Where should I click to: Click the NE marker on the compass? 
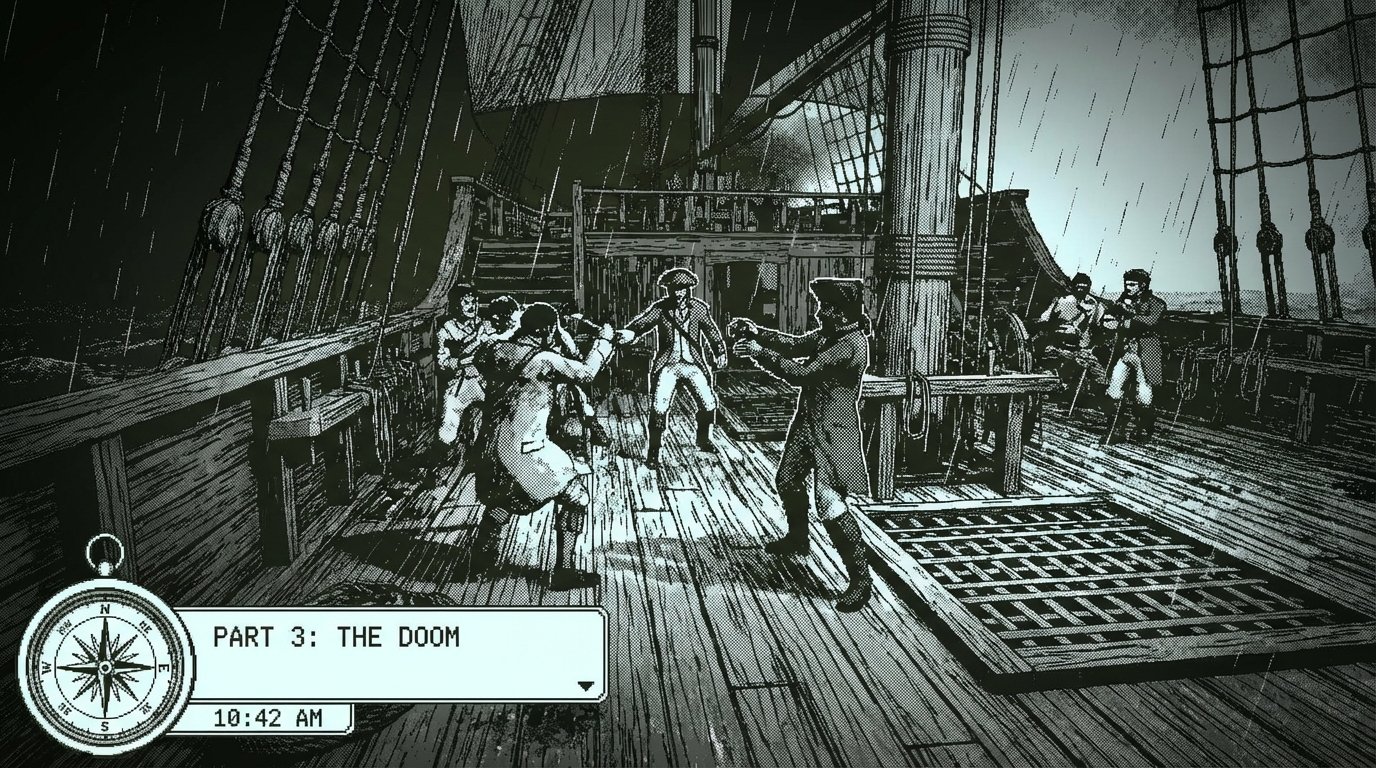(143, 626)
